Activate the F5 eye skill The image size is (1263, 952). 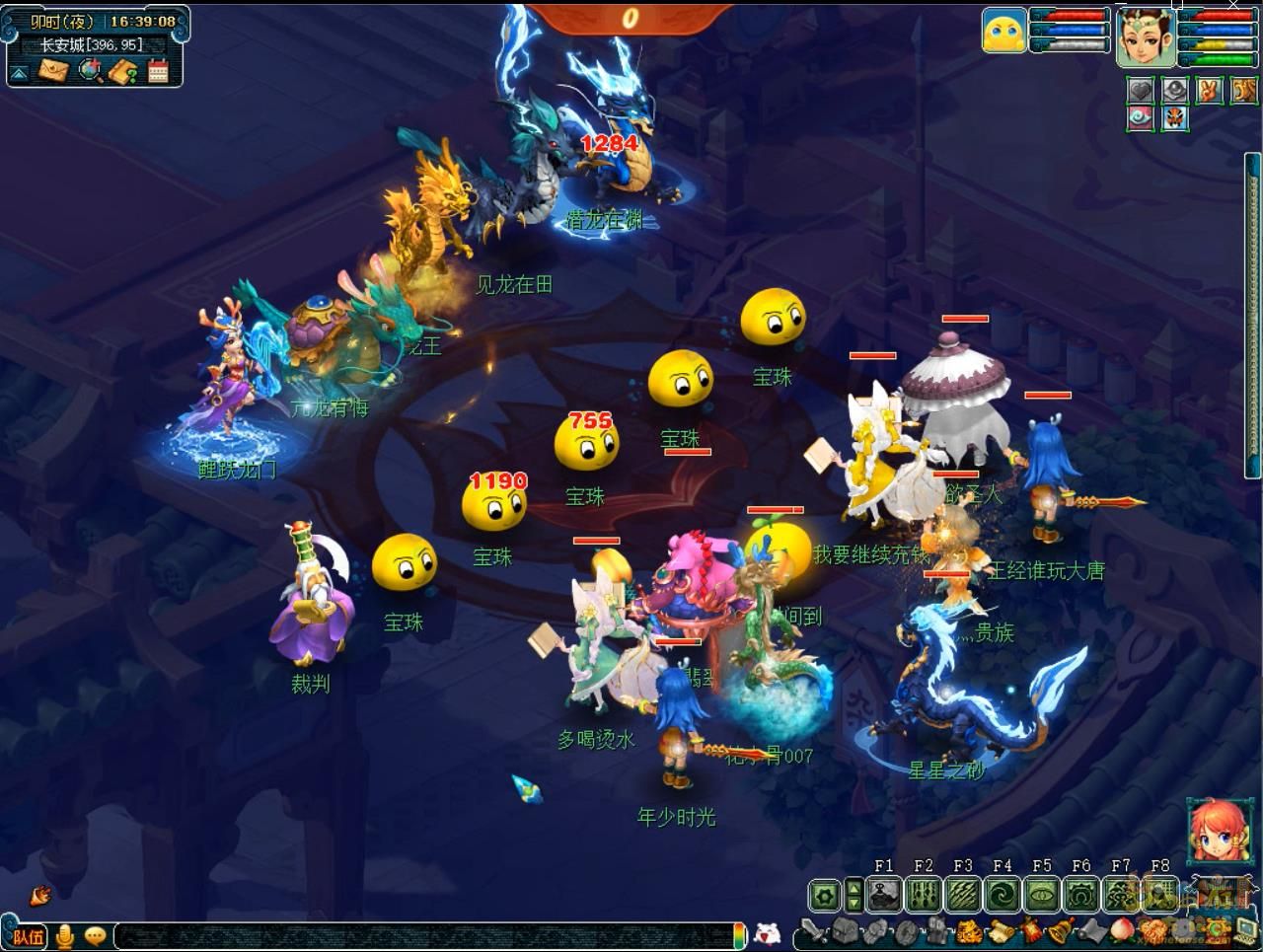1042,896
